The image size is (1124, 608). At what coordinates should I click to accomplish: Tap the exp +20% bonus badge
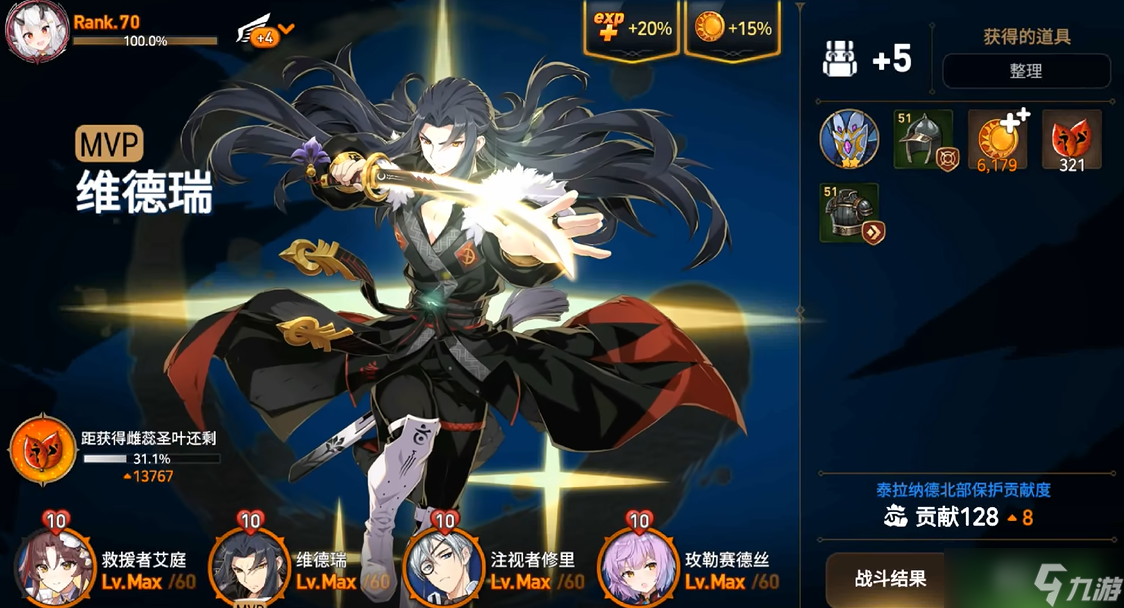click(x=631, y=29)
